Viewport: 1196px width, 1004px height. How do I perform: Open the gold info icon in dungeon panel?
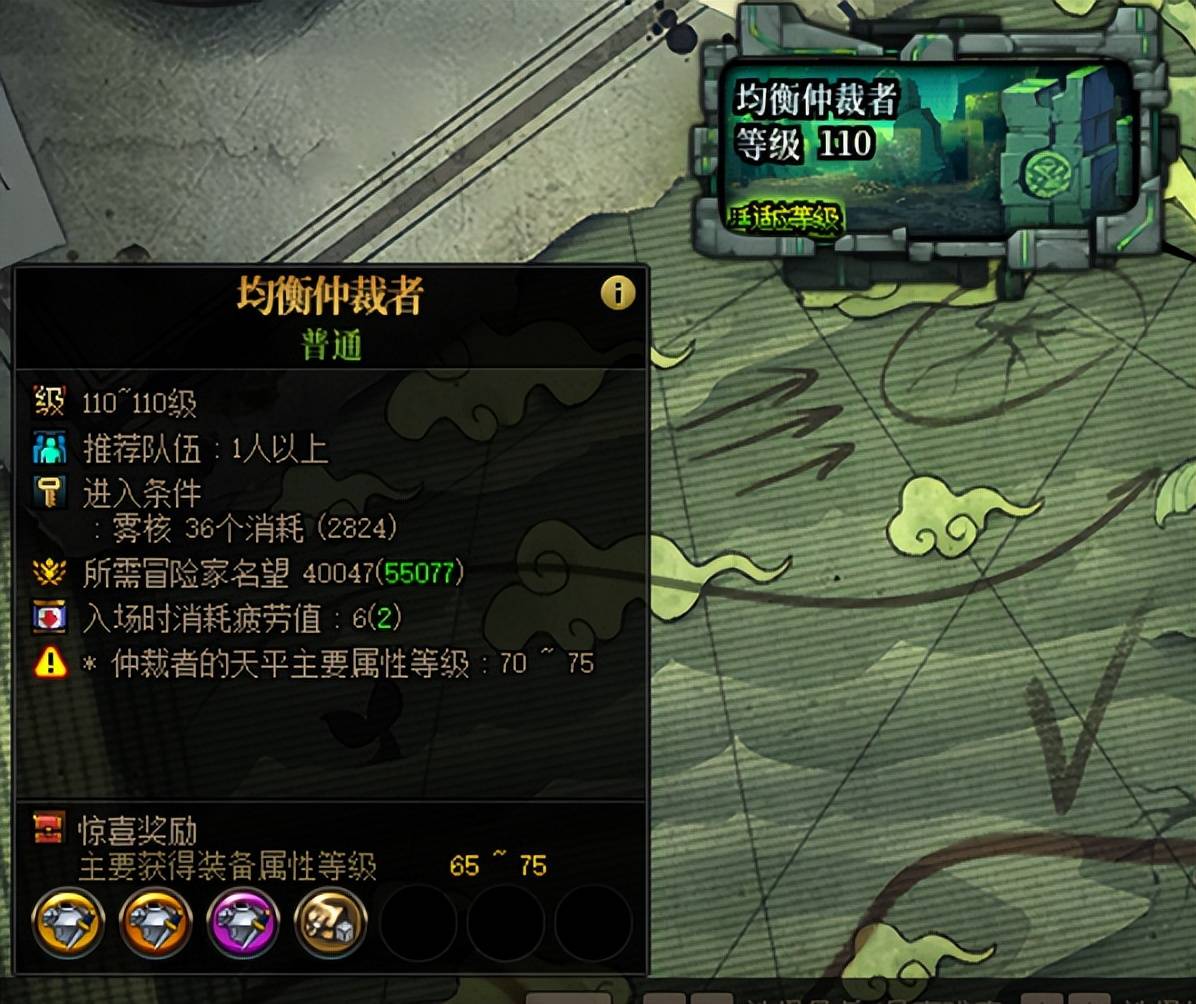click(x=618, y=293)
